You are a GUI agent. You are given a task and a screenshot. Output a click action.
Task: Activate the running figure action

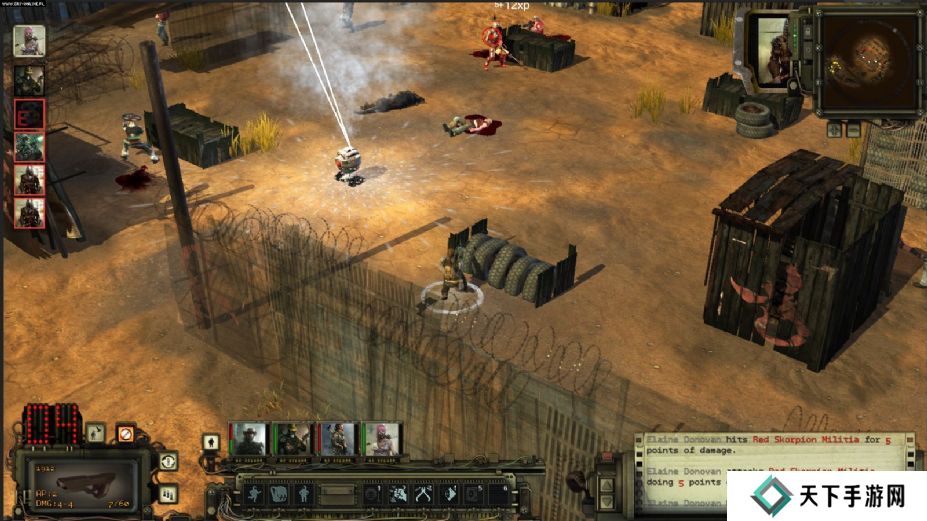tap(253, 493)
